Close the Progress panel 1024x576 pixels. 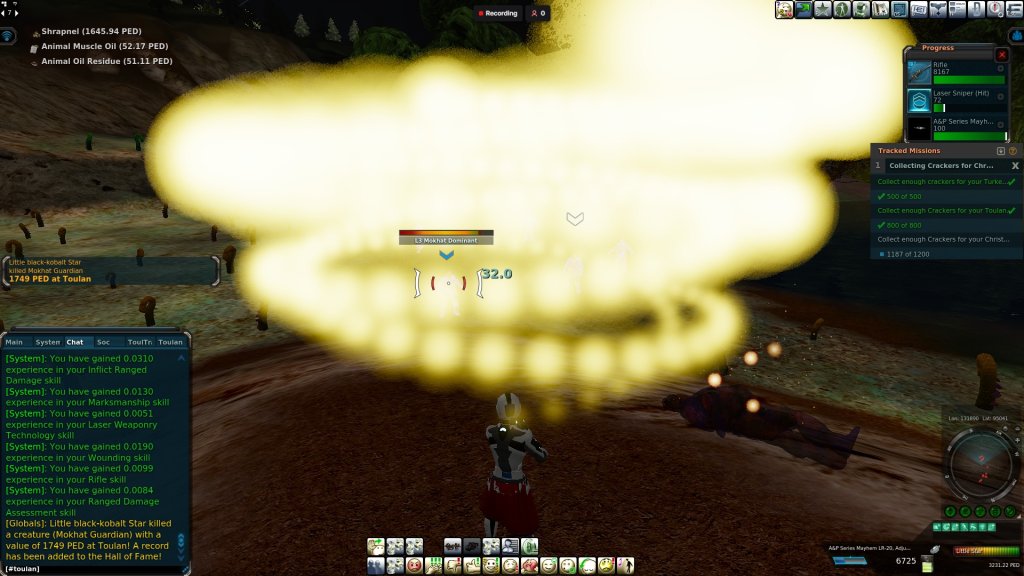click(1002, 55)
